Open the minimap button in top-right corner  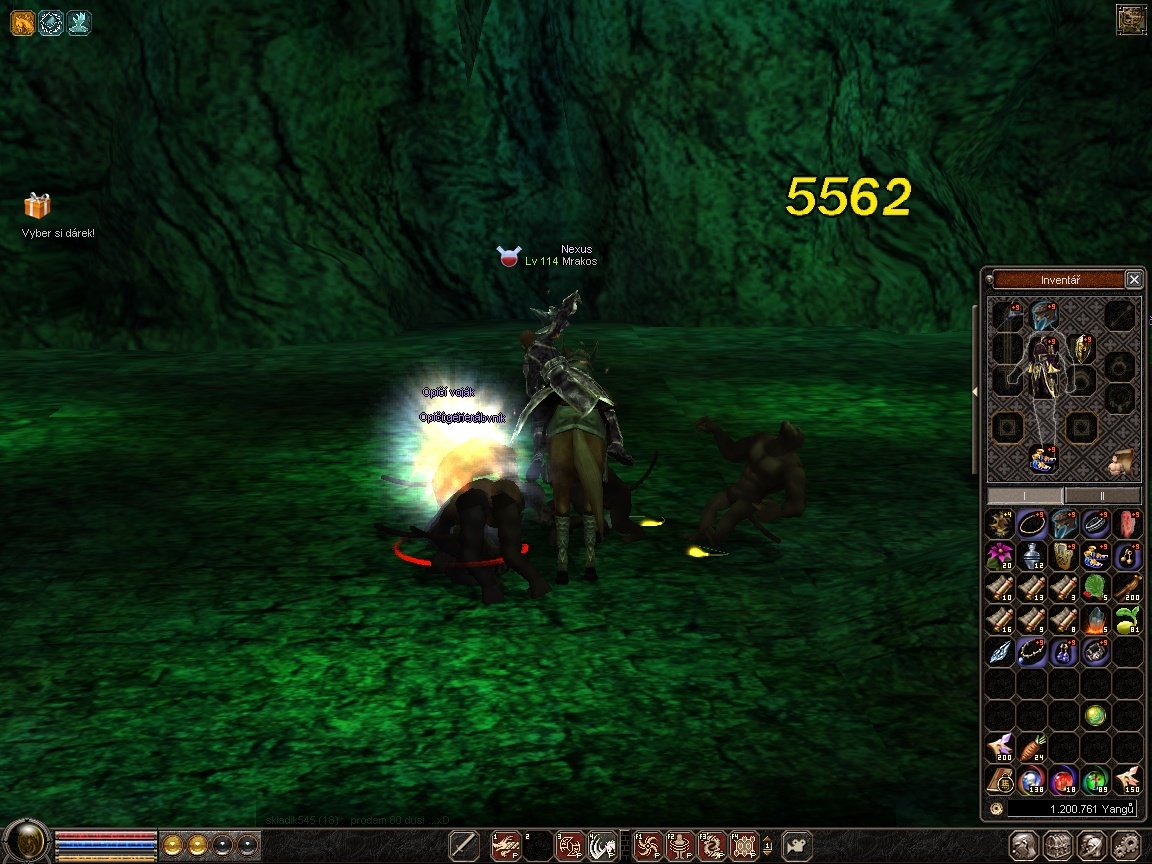pos(1131,20)
